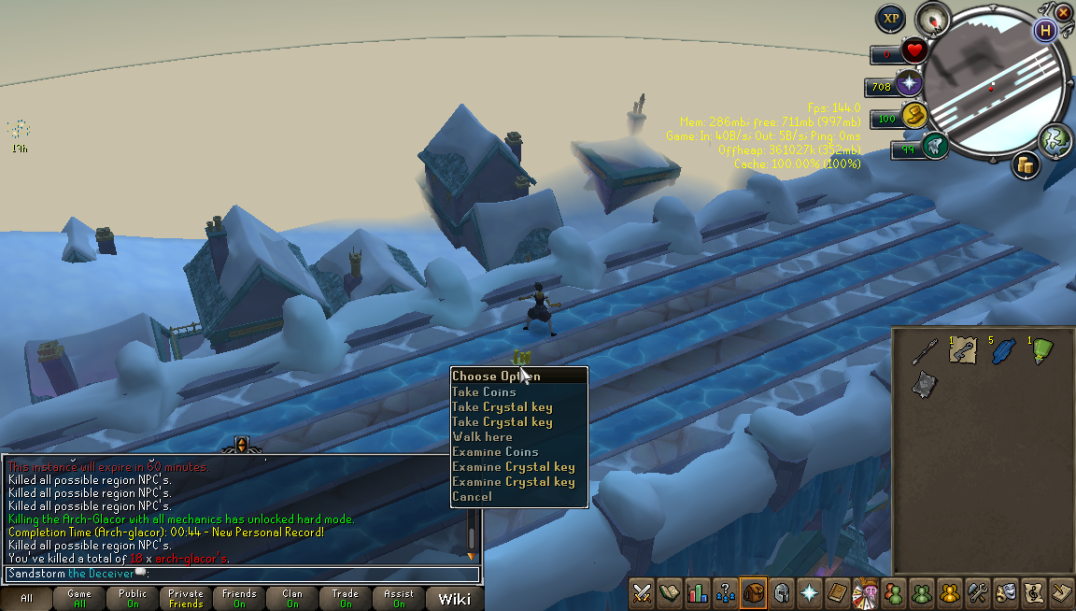The image size is (1076, 611).
Task: Pick Examine Coins from the menu
Action: pyautogui.click(x=495, y=452)
